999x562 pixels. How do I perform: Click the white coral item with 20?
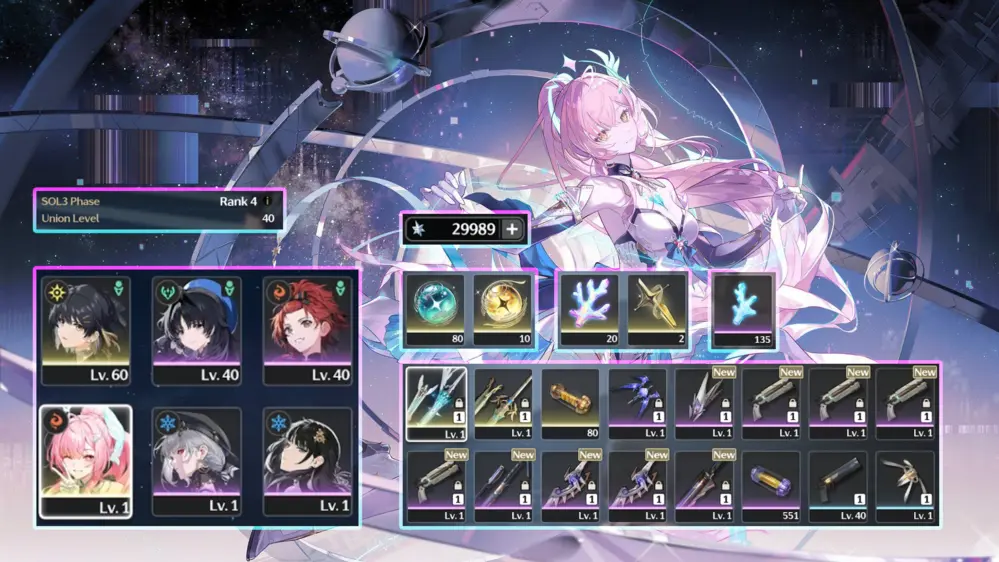pos(590,309)
